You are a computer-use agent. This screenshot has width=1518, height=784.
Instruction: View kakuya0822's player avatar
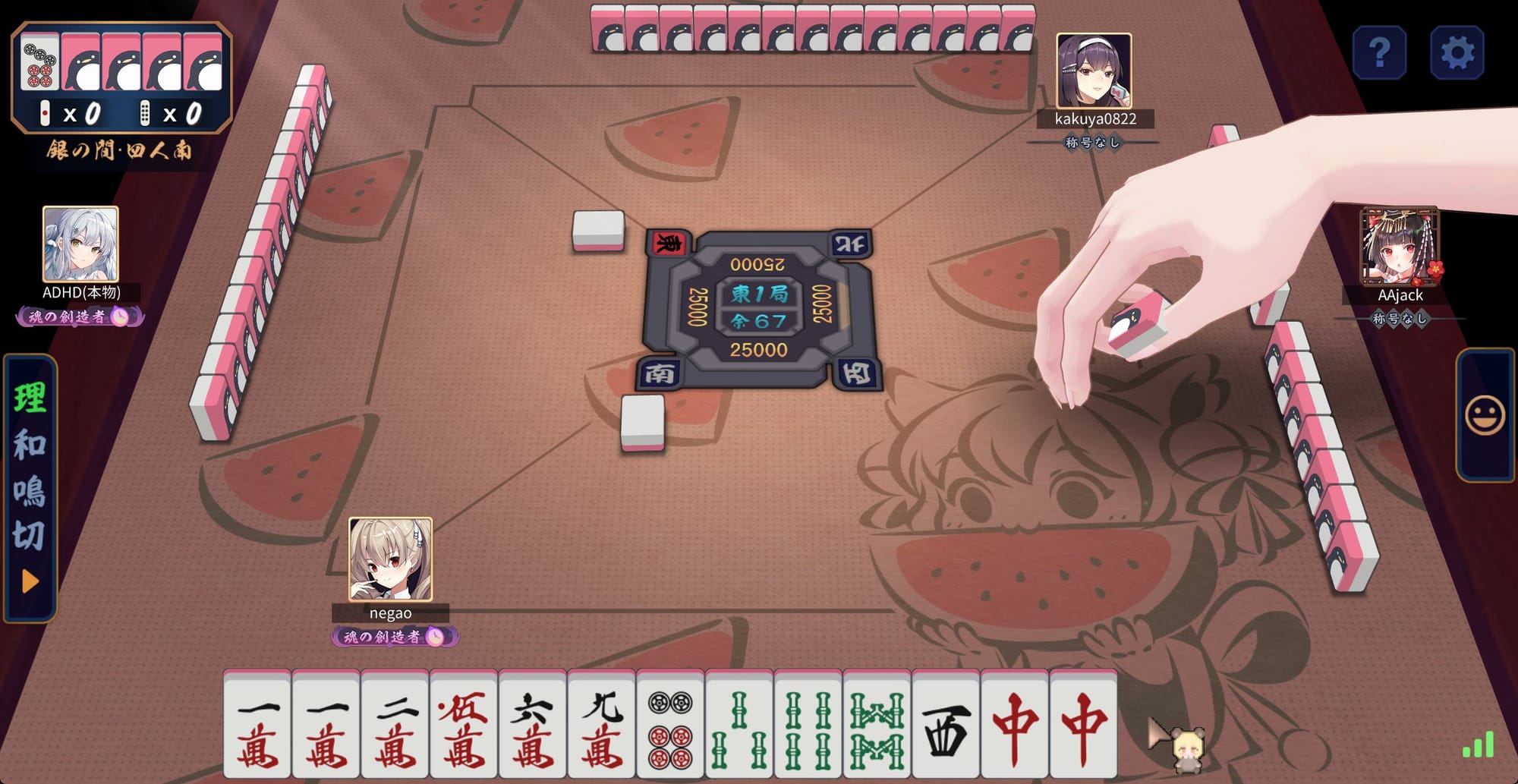(x=1094, y=71)
